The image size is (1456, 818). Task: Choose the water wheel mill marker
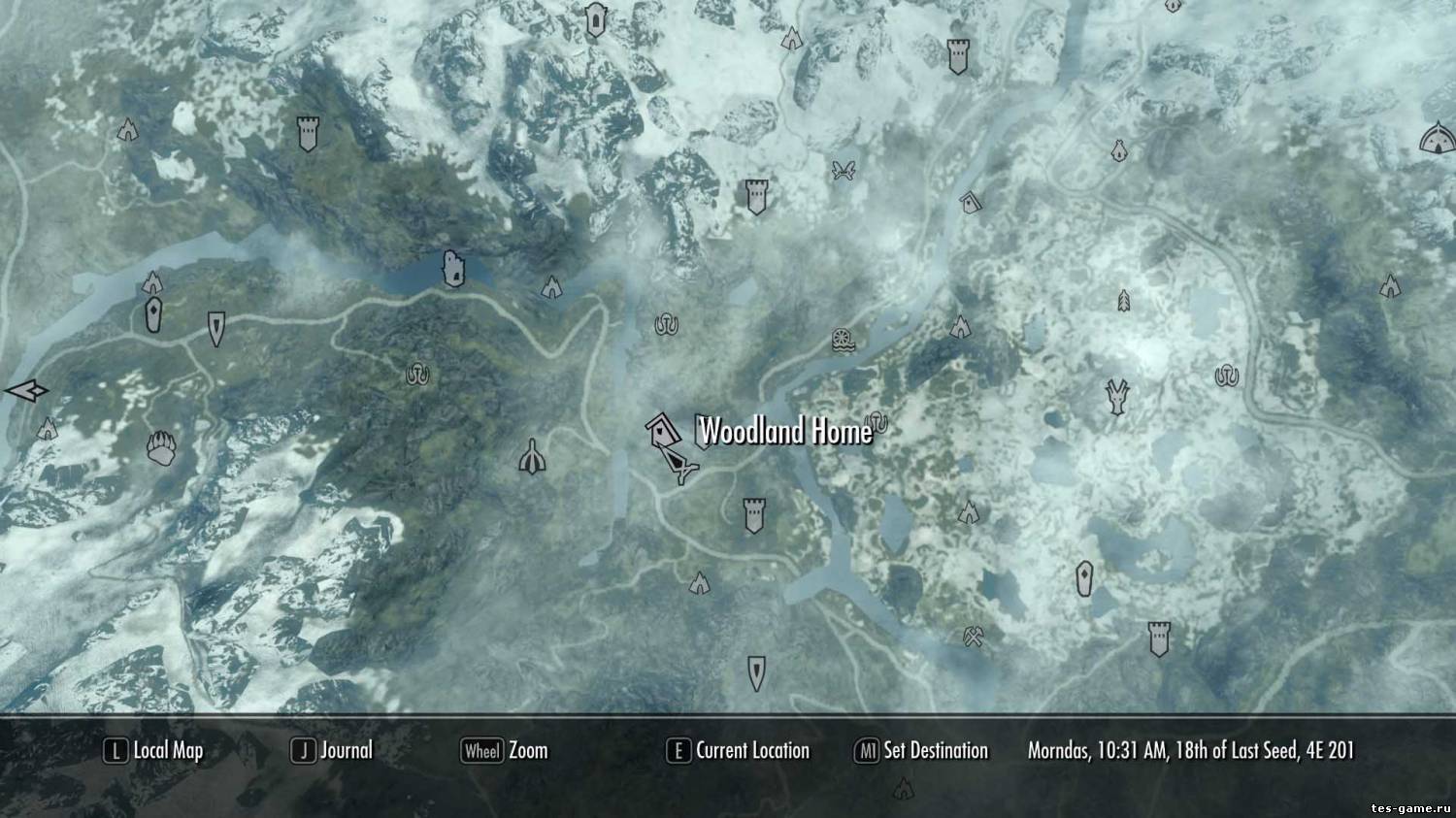click(843, 340)
